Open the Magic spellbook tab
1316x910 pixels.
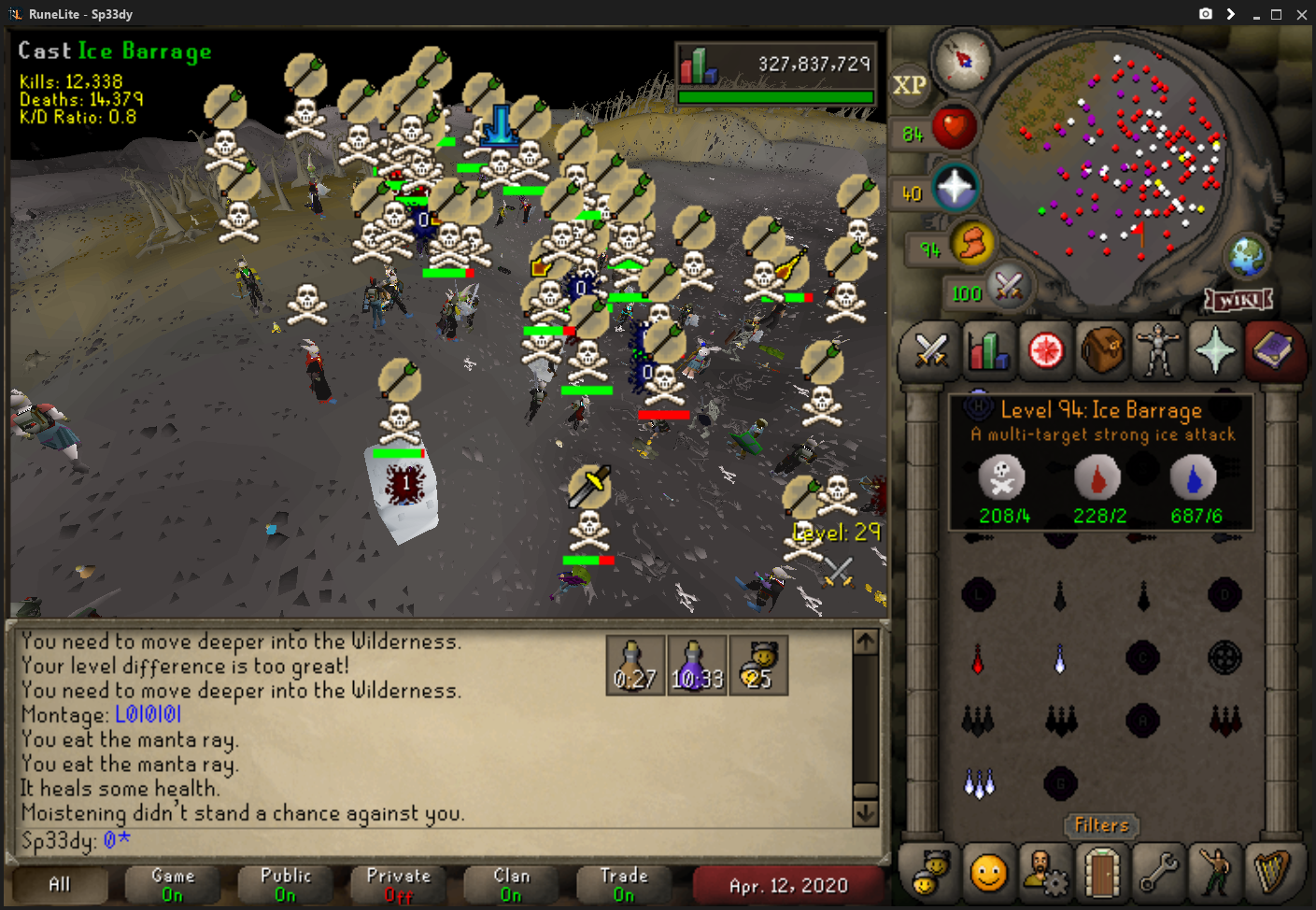[x=1272, y=351]
